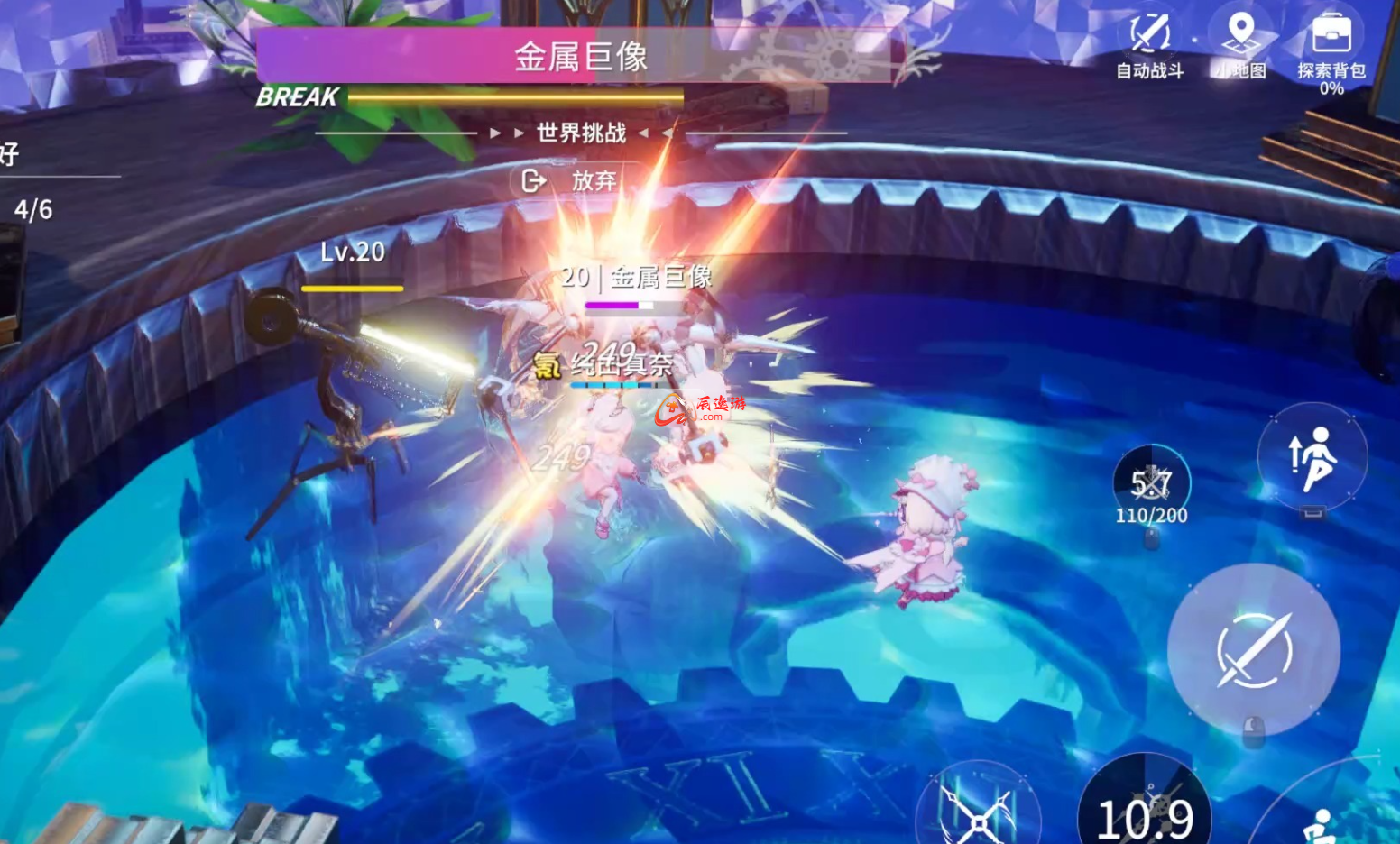Tap the sword basic attack button
This screenshot has width=1400, height=844.
pyautogui.click(x=1254, y=650)
